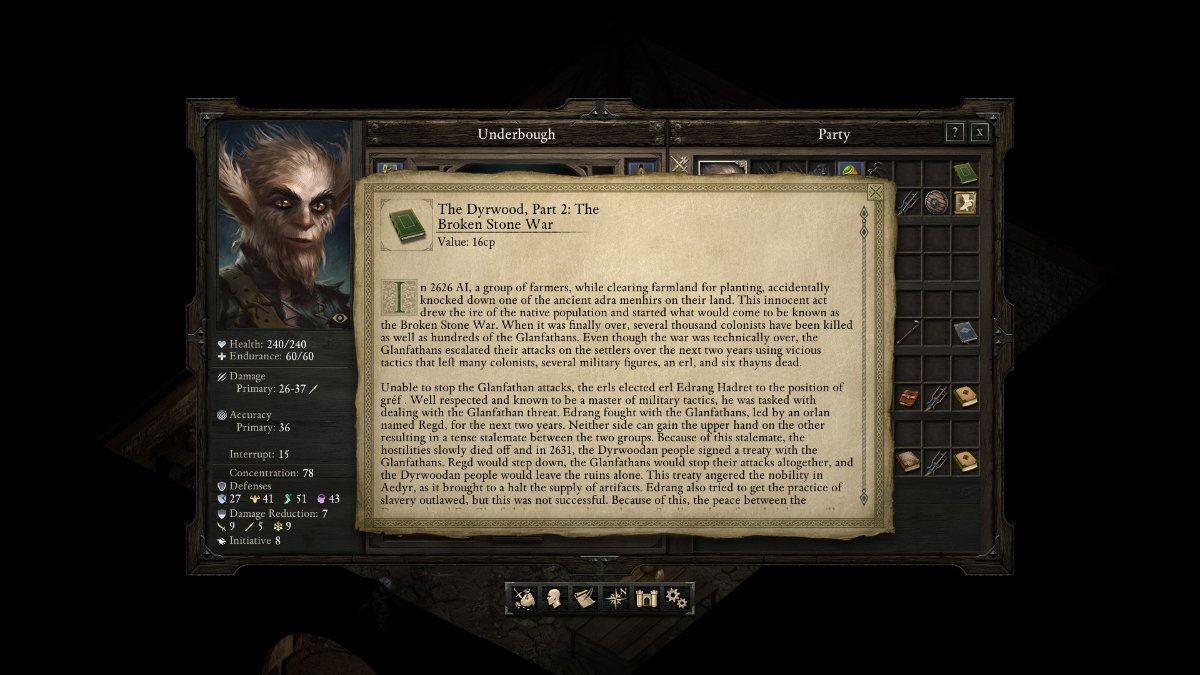
Task: Select the green book inventory slot
Action: point(965,173)
